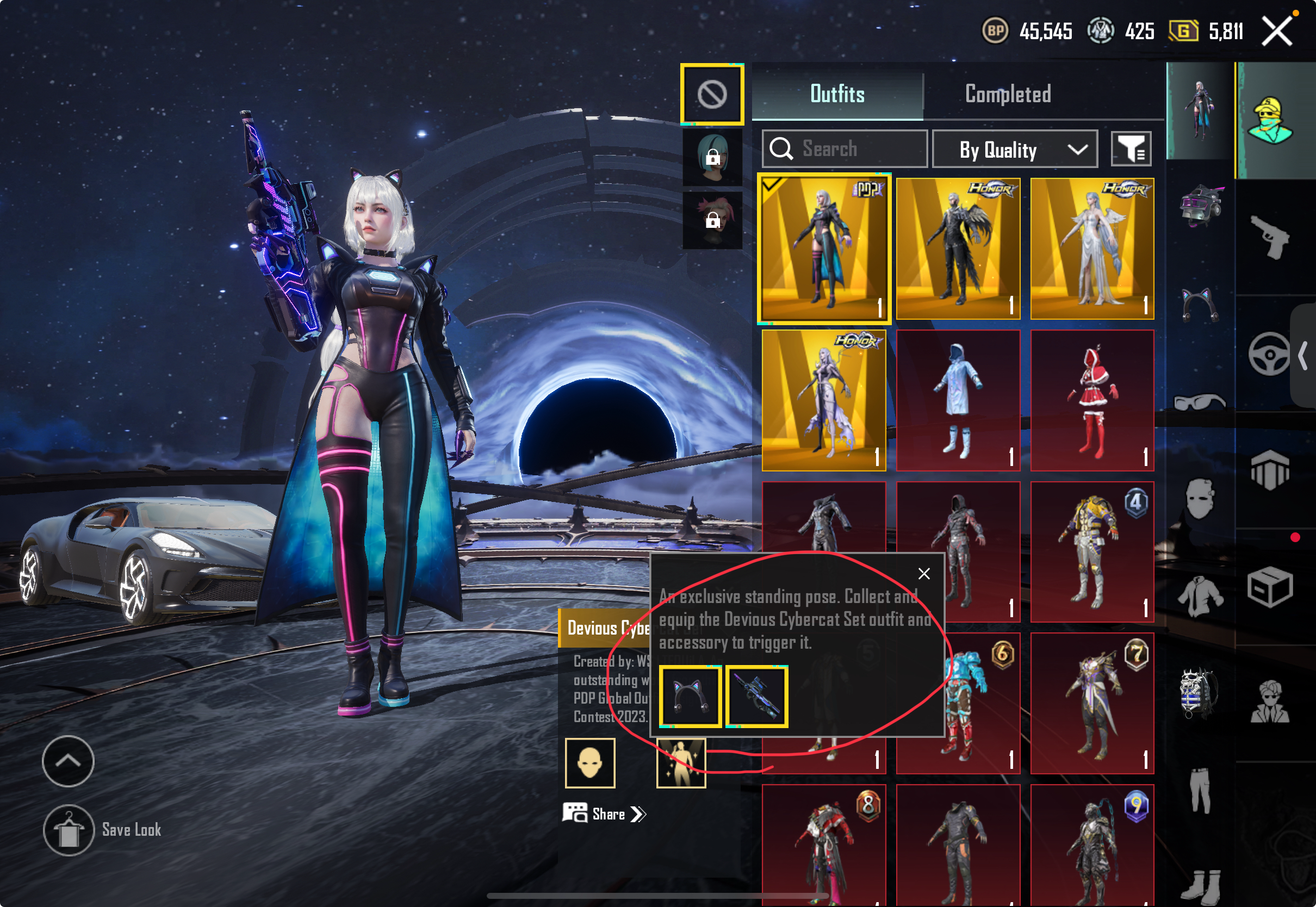1316x907 pixels.
Task: Open the Outfits tab
Action: click(837, 94)
